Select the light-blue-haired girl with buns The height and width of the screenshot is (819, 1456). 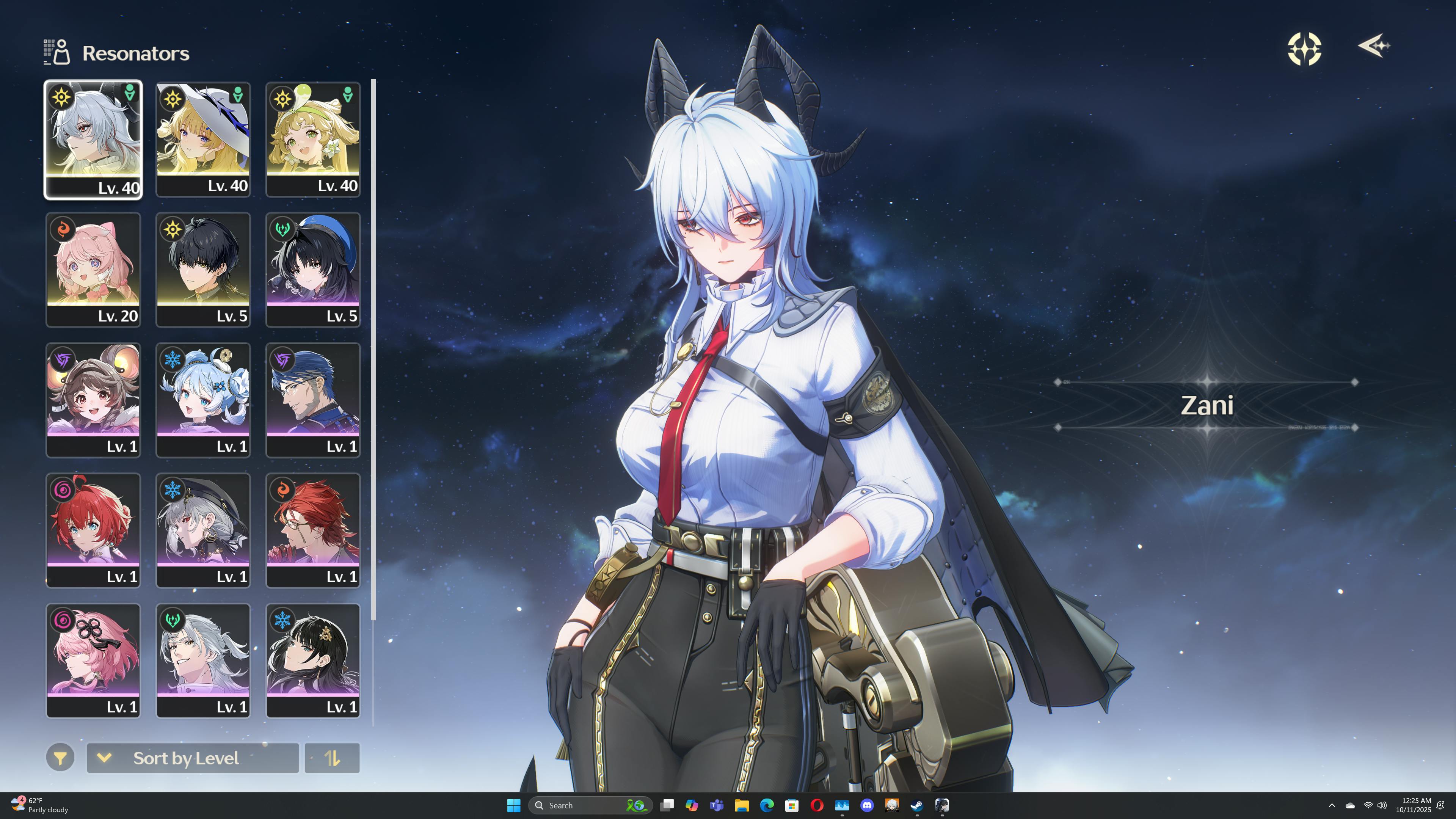click(203, 400)
